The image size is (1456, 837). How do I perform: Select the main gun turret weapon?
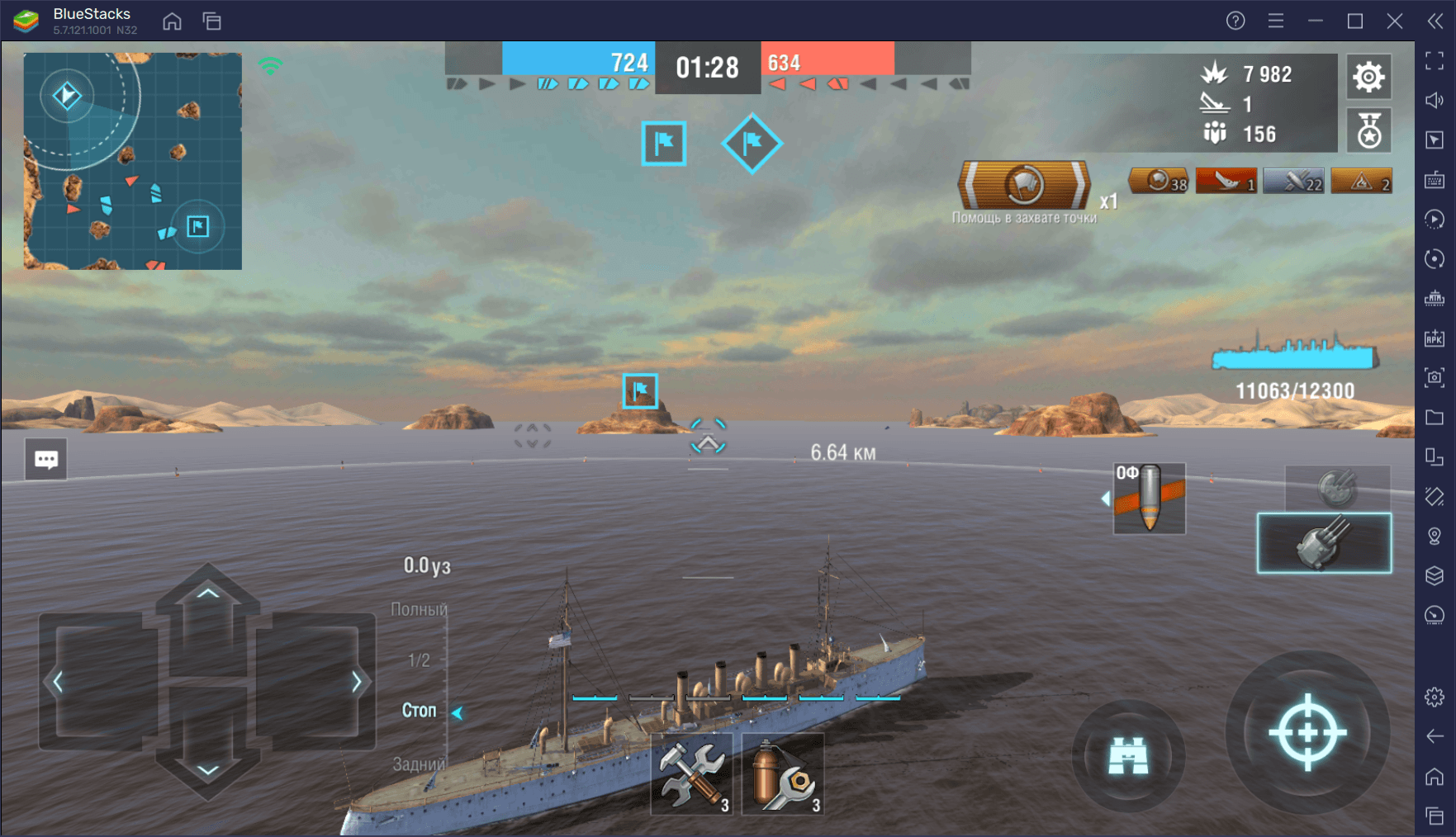1324,542
